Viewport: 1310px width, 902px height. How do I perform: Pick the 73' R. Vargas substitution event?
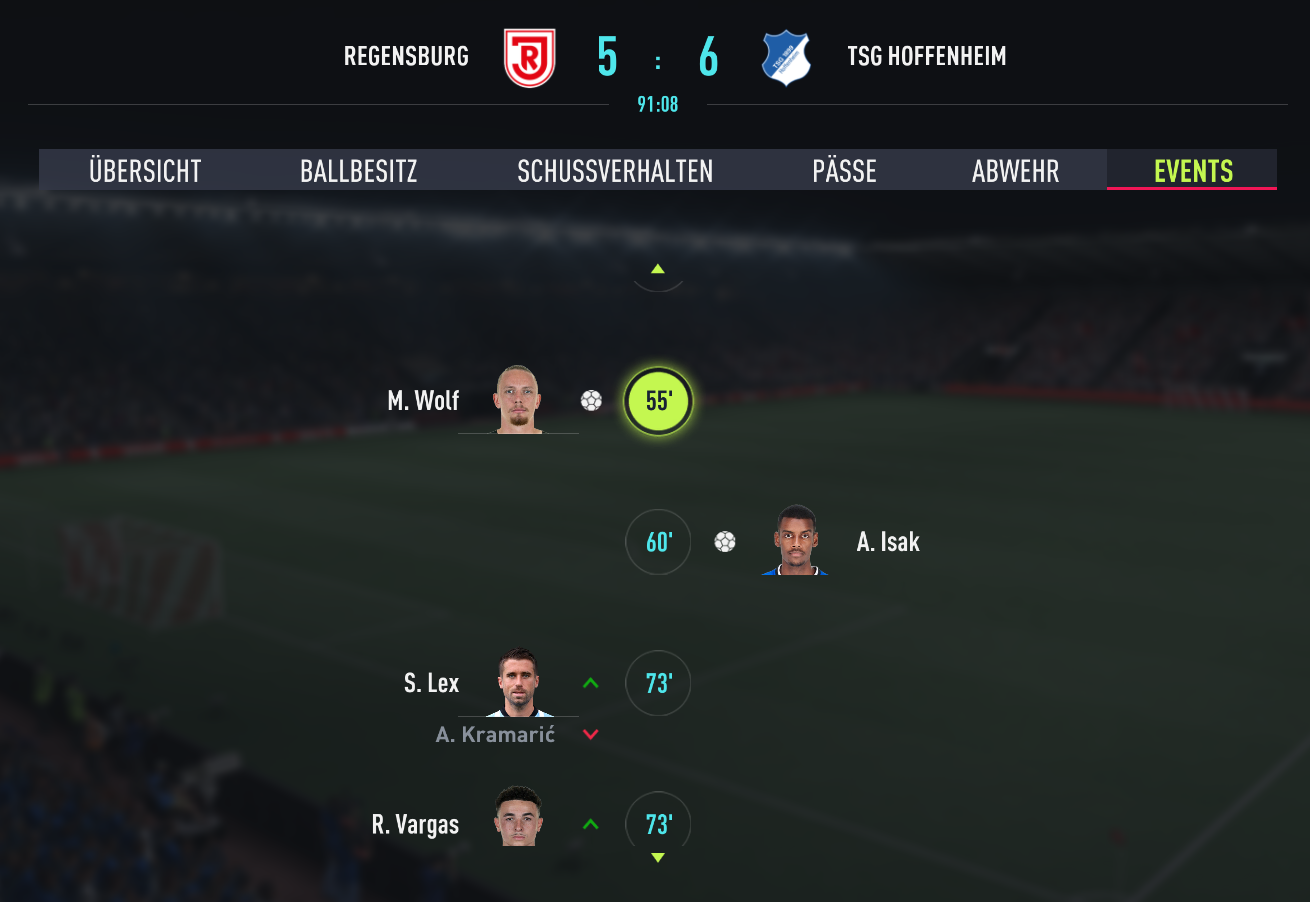click(658, 824)
